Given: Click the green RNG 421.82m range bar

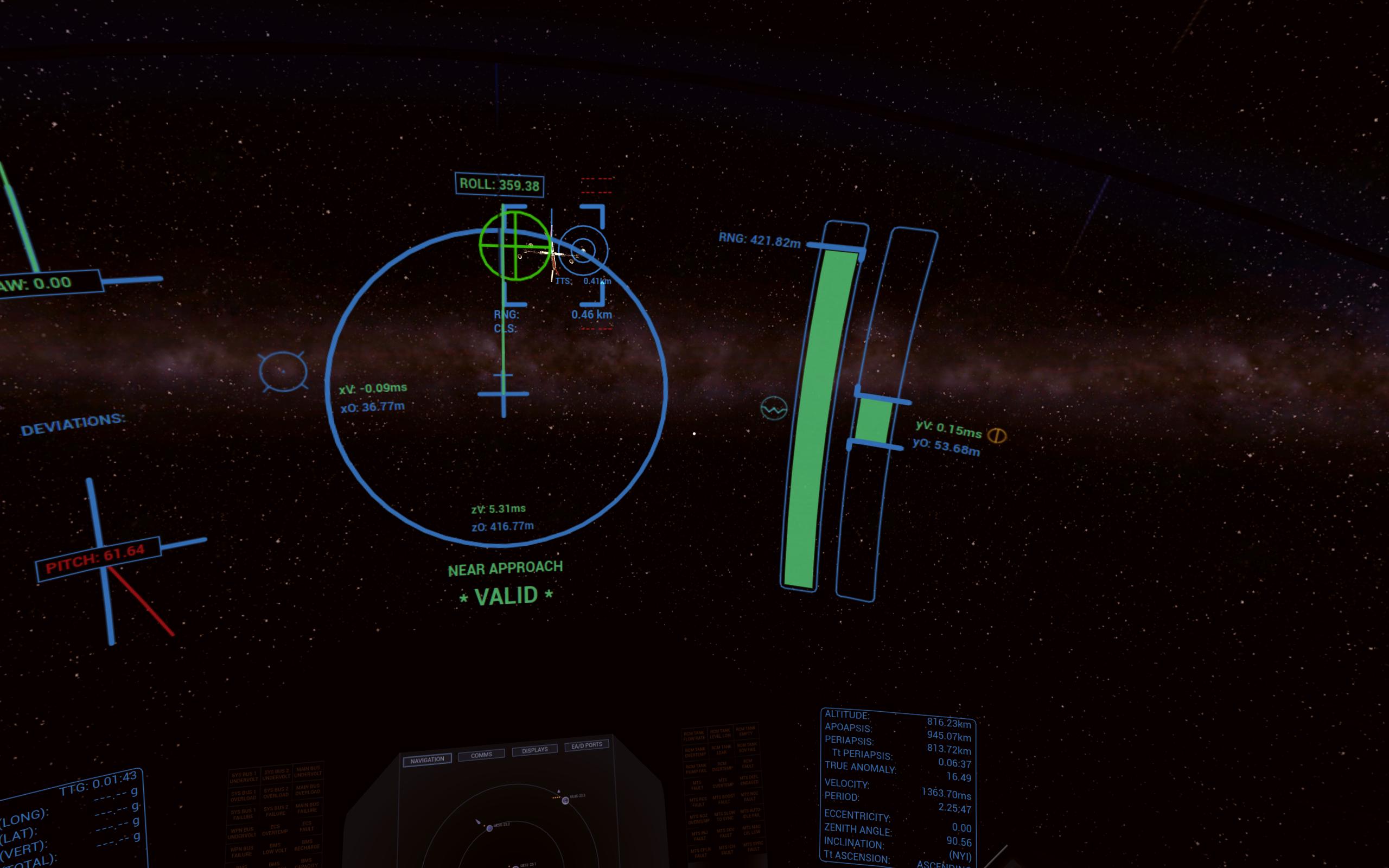Looking at the screenshot, I should click(825, 413).
